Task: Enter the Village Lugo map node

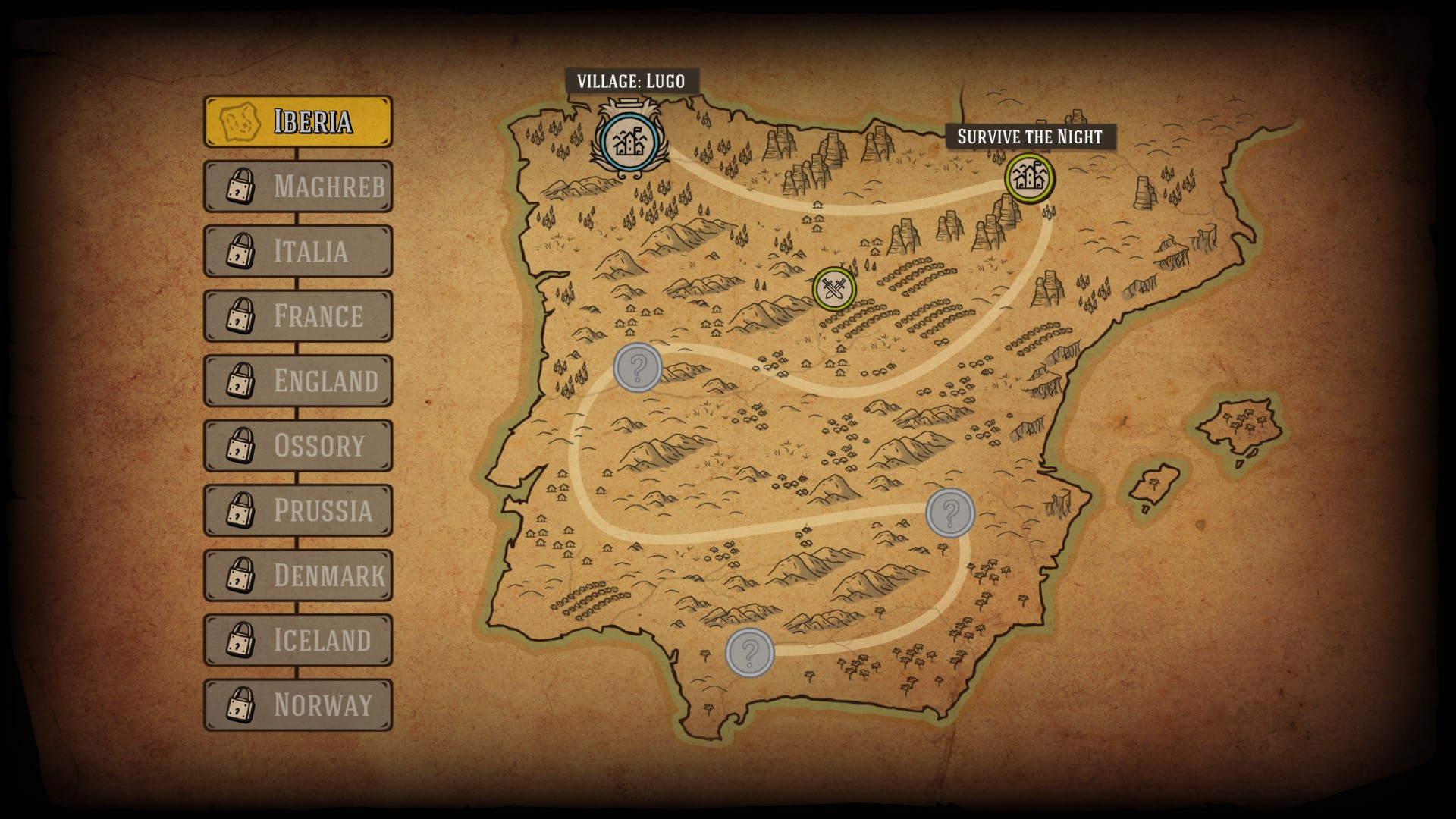Action: (x=627, y=141)
